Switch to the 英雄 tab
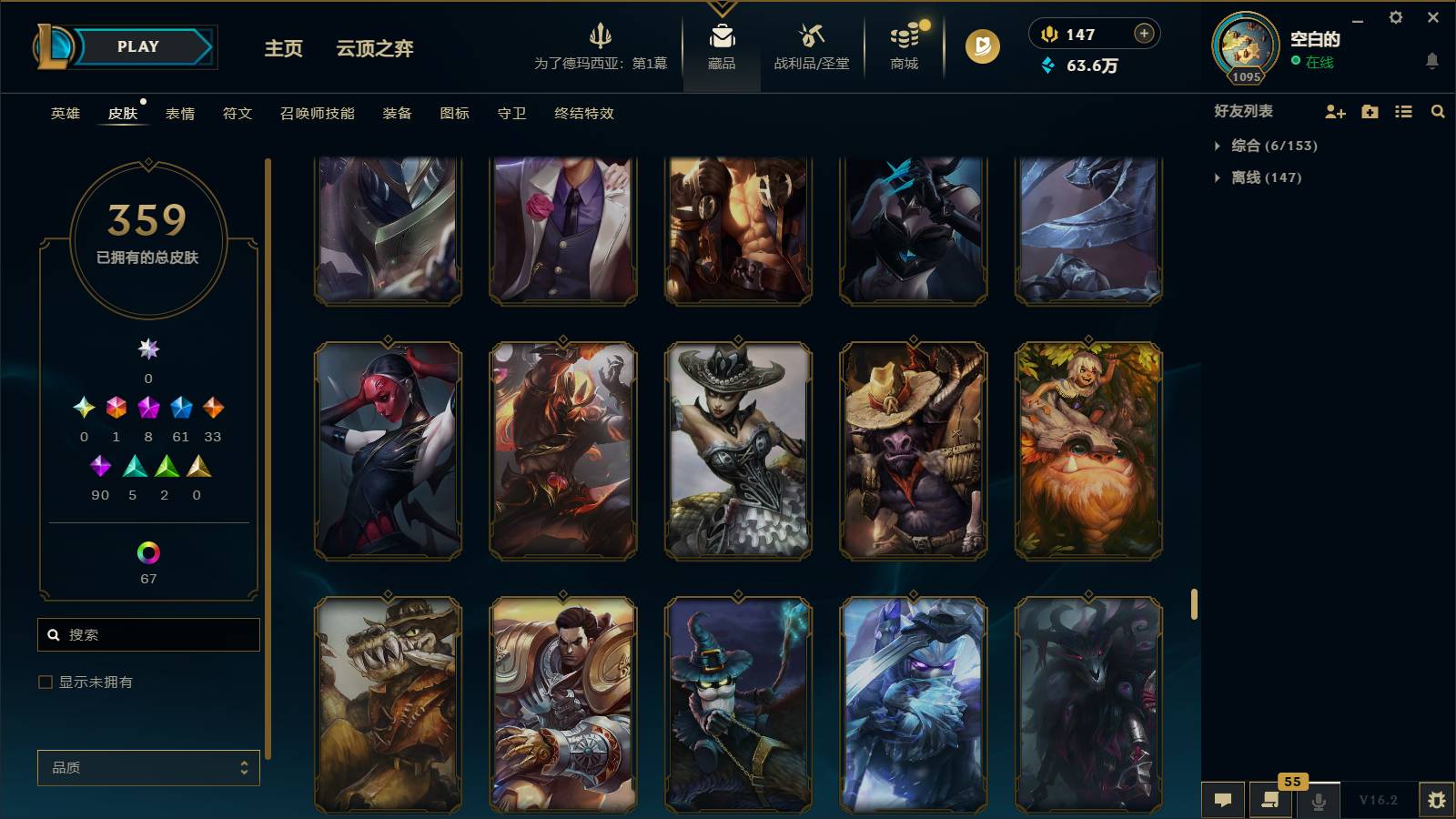 (64, 114)
